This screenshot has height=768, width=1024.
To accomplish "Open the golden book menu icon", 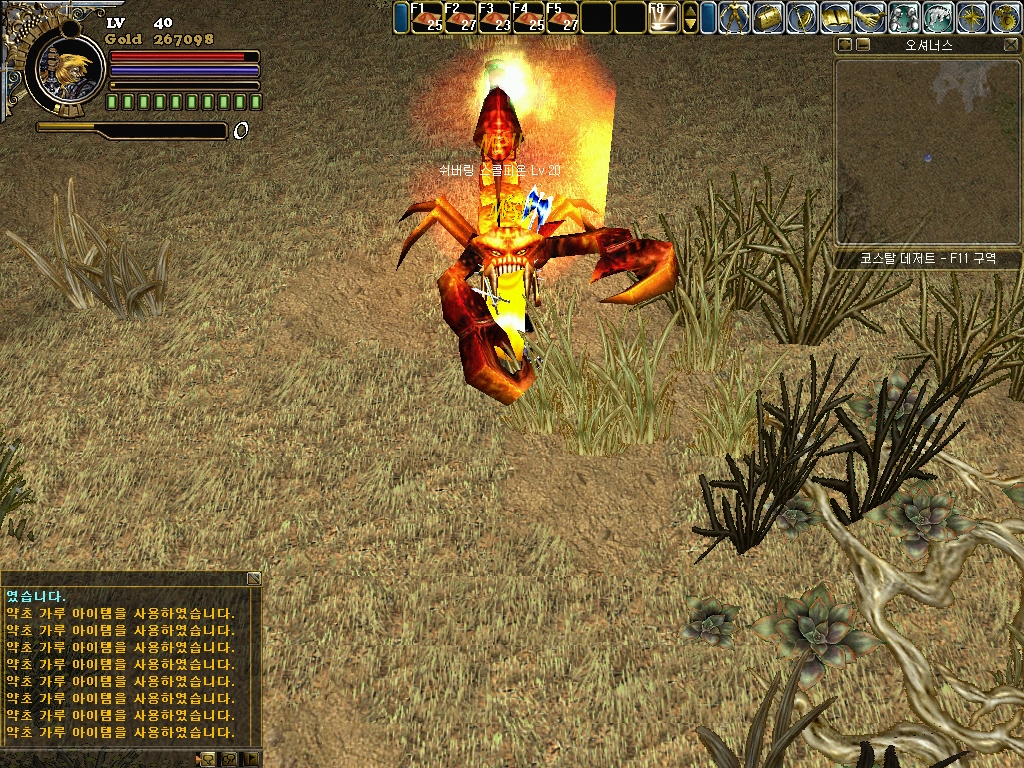I will [837, 18].
